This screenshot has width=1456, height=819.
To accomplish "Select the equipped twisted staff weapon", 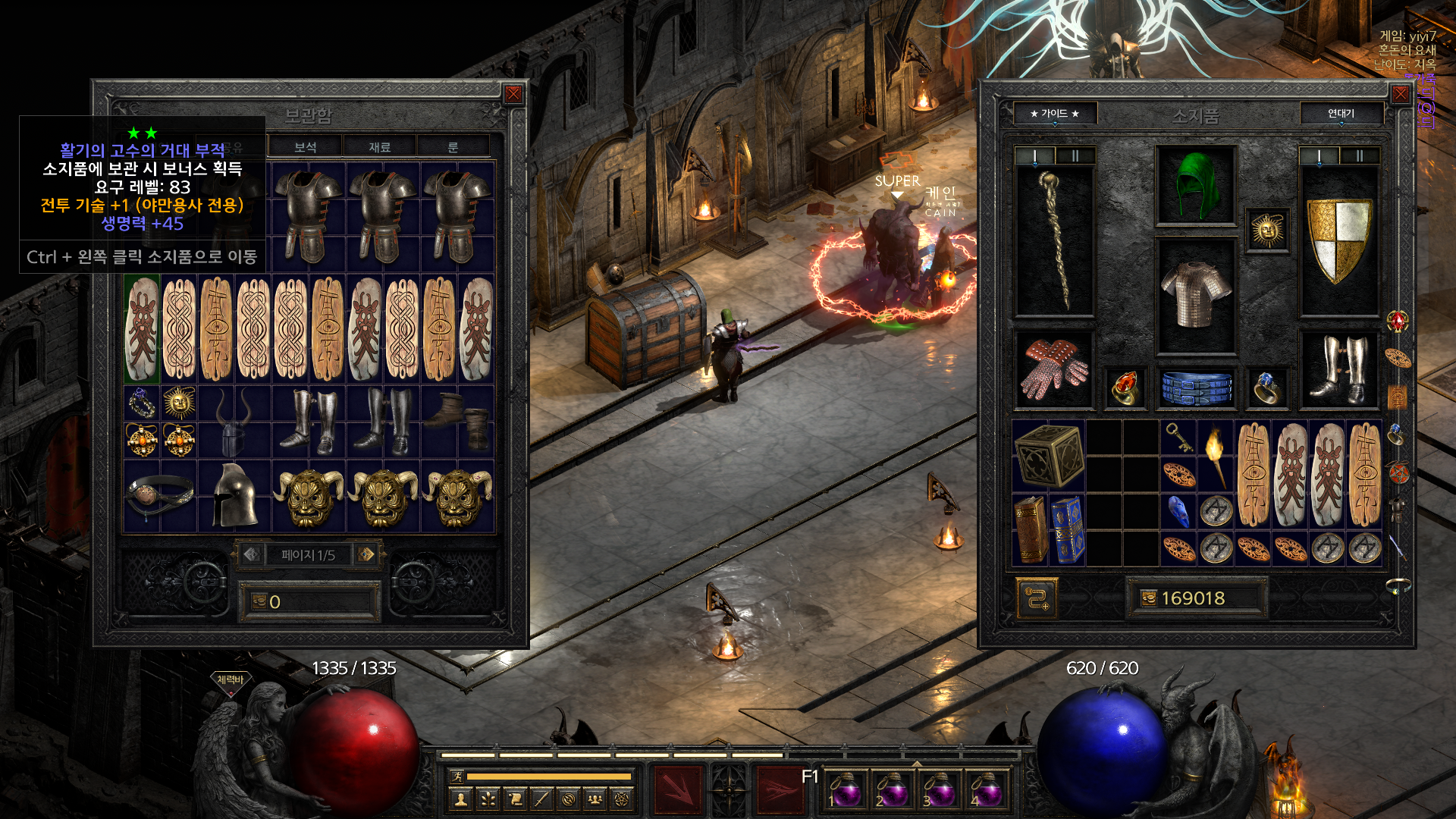I will [x=1054, y=240].
